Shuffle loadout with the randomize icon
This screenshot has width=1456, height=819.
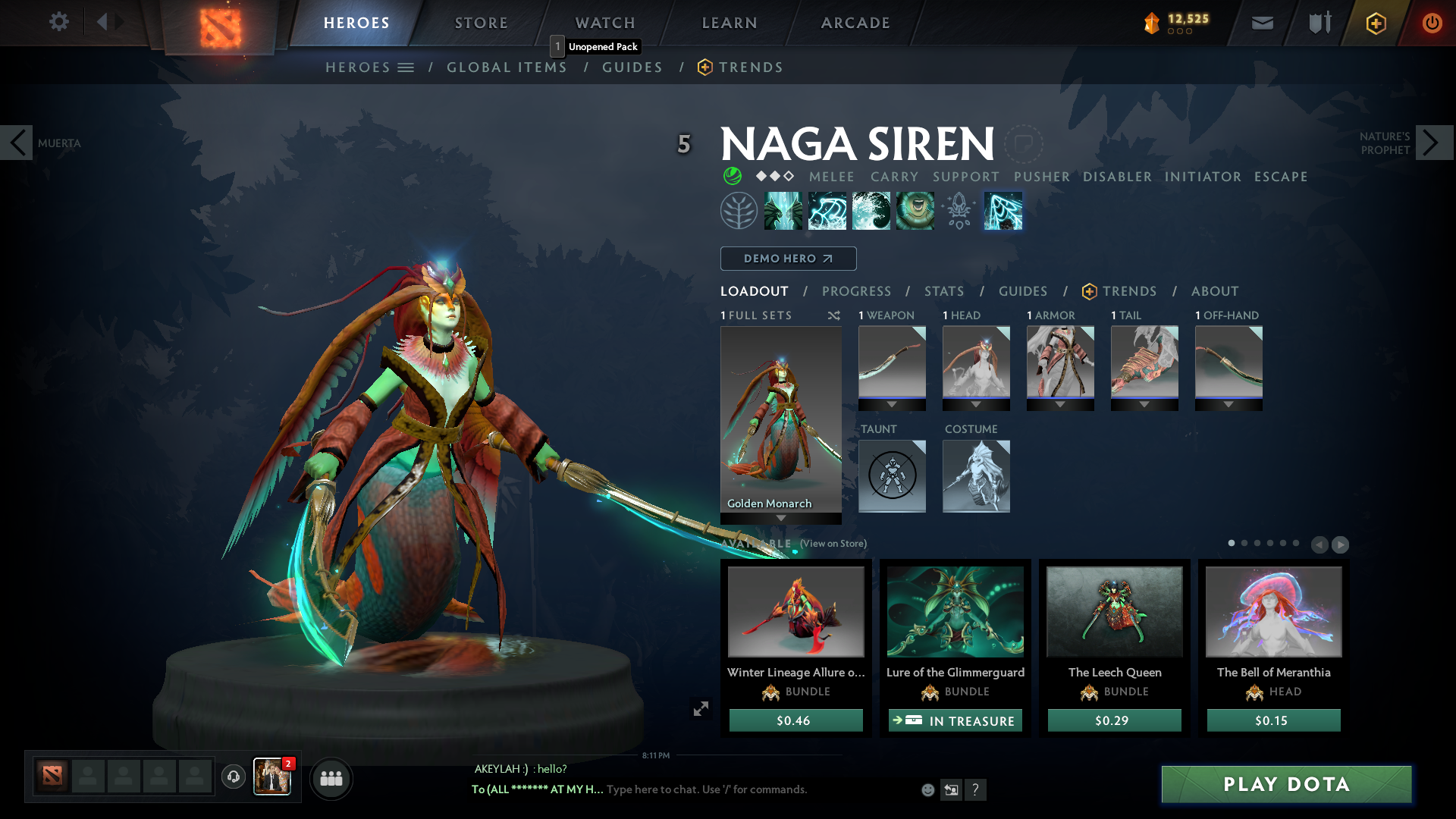click(x=834, y=315)
